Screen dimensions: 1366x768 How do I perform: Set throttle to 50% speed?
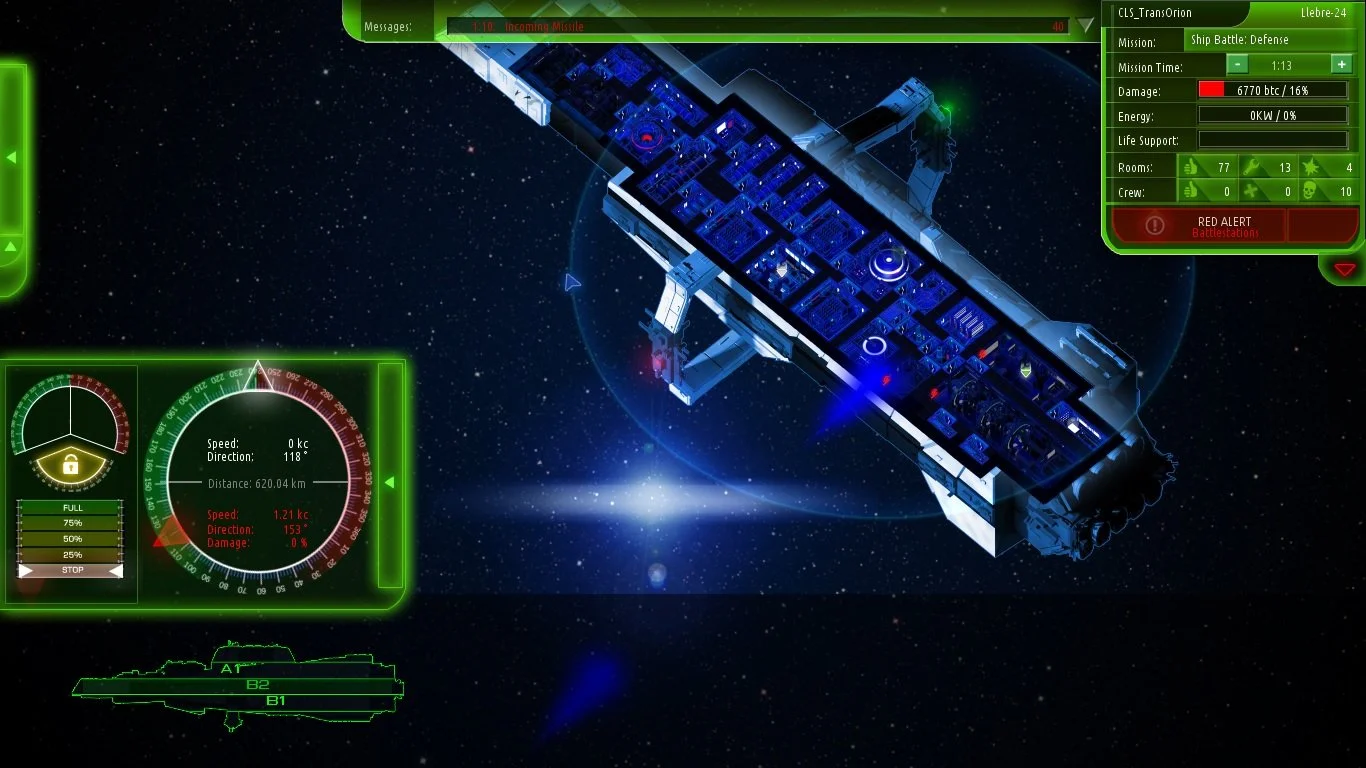(70, 538)
